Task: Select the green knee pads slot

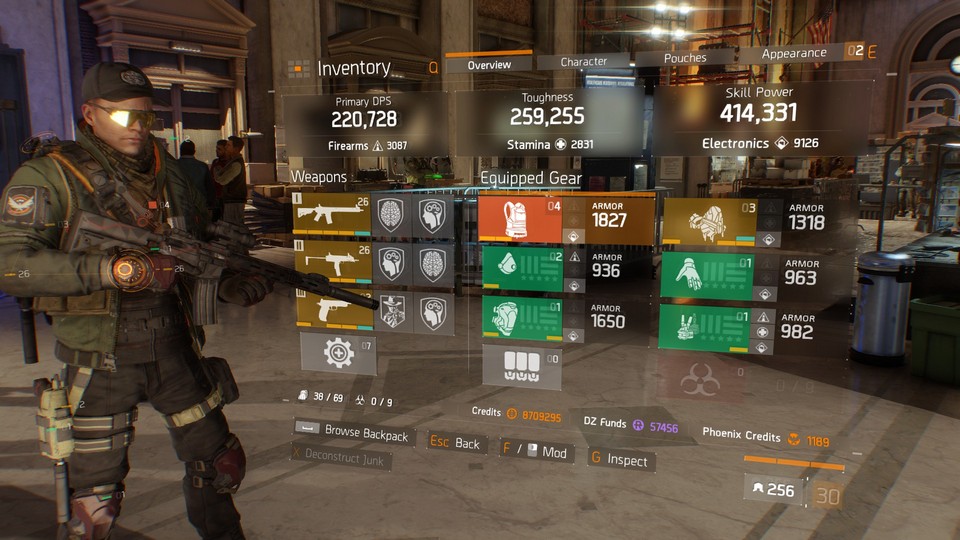Action: point(519,320)
